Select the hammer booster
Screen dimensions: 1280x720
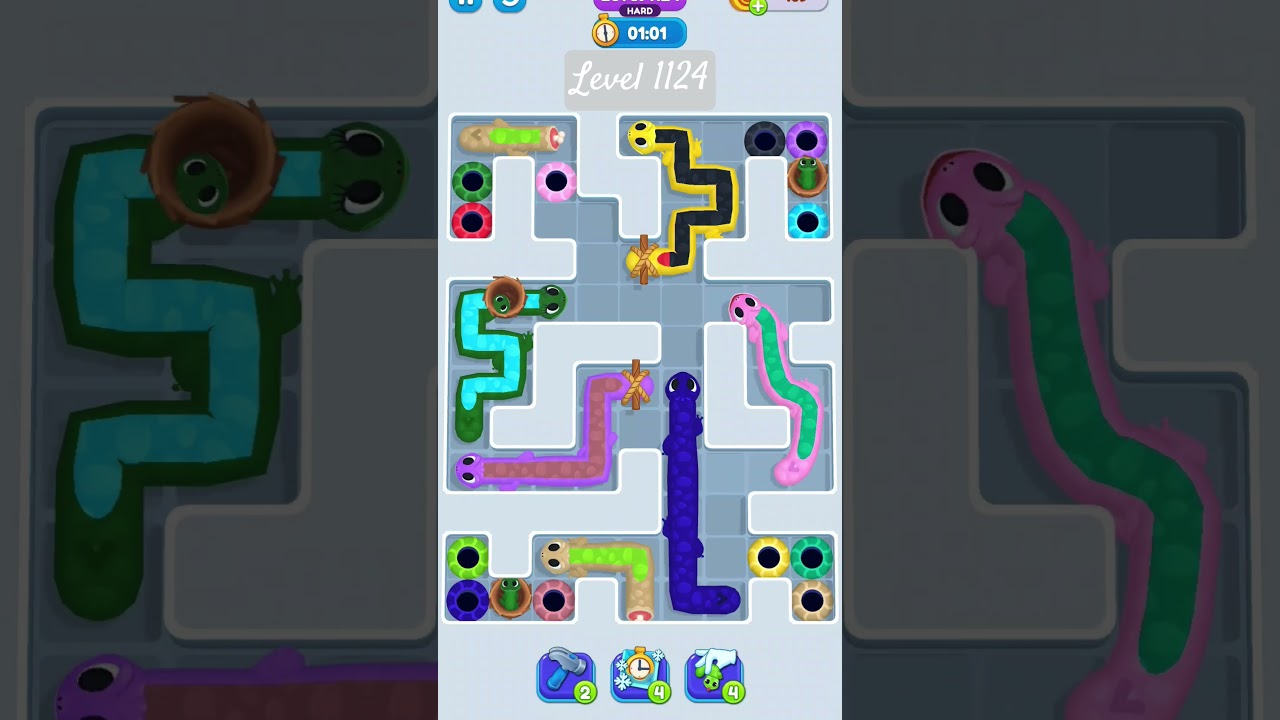pos(566,675)
